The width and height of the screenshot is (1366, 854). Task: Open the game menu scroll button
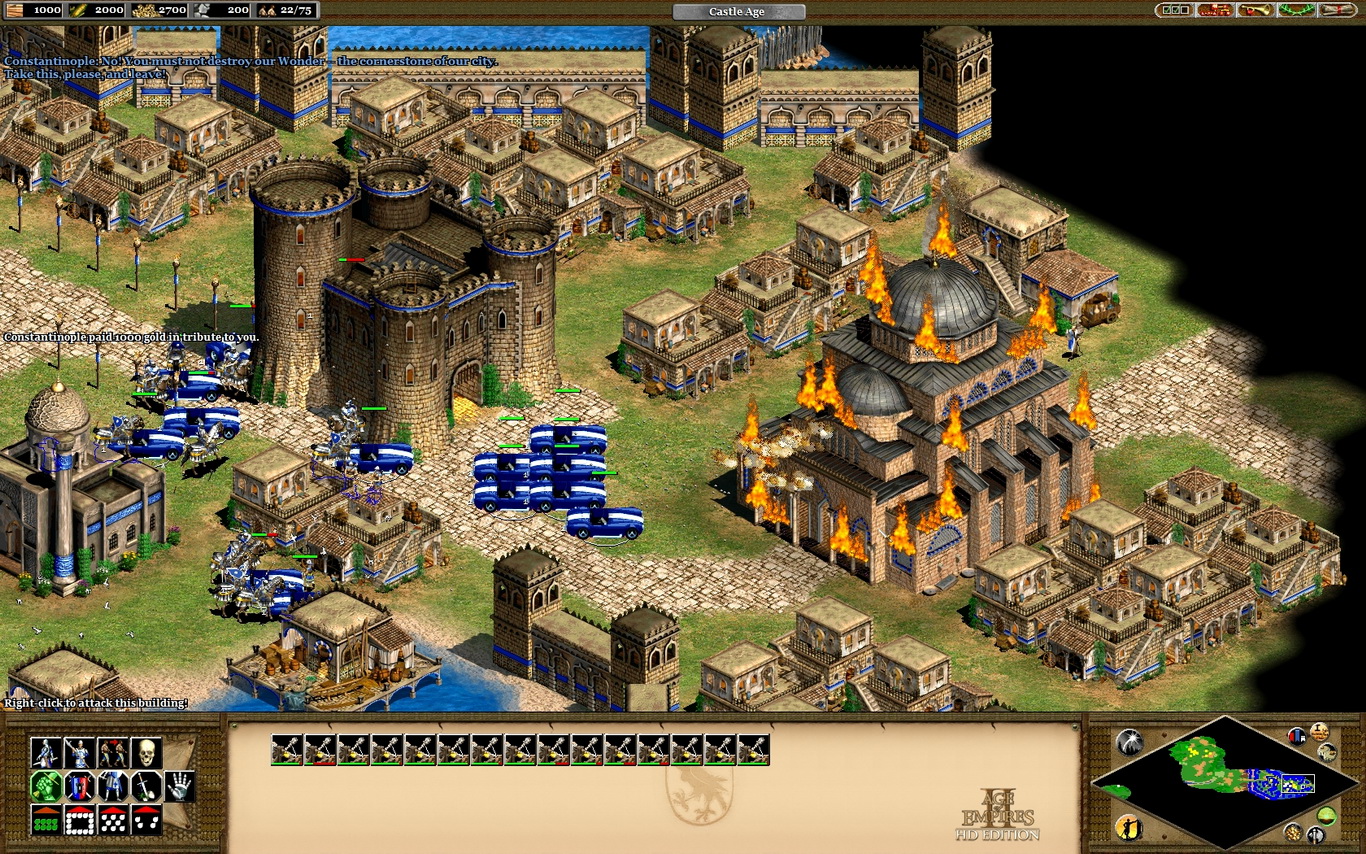point(1336,10)
